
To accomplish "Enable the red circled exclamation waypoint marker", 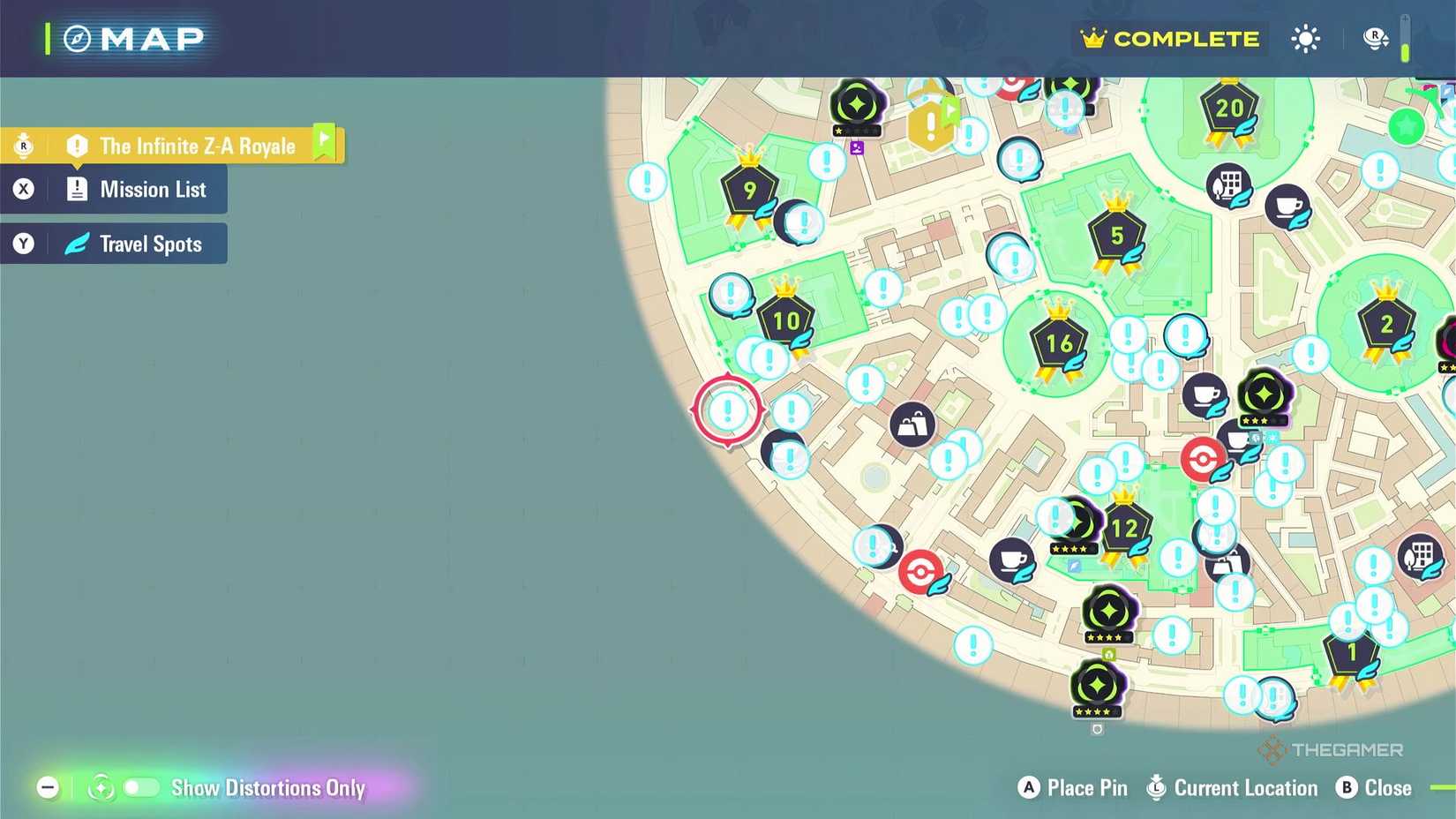I will coord(727,410).
